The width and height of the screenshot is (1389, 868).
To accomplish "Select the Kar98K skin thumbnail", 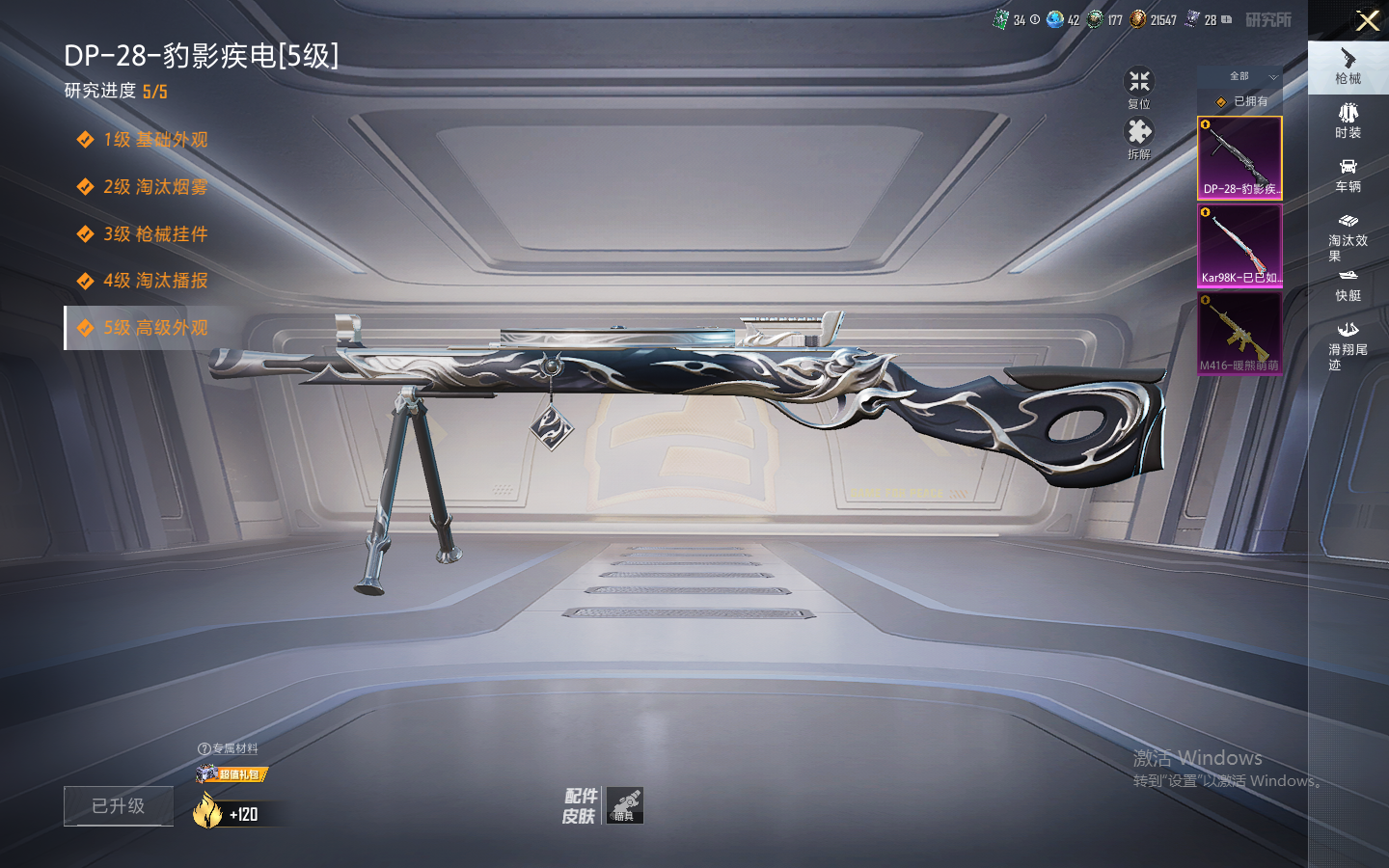I will [x=1239, y=245].
